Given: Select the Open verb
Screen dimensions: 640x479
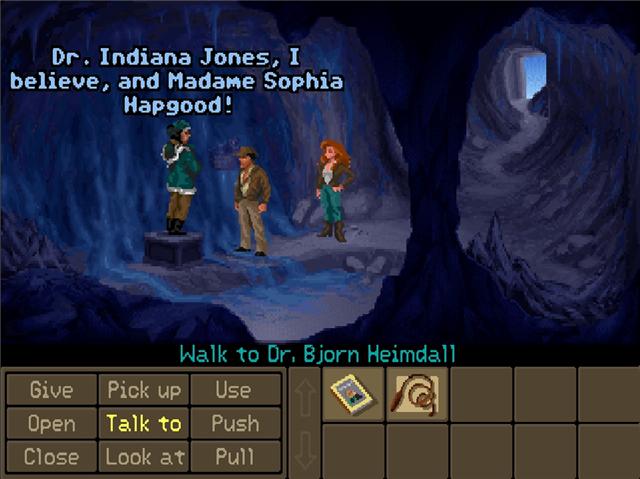Looking at the screenshot, I should coord(51,423).
